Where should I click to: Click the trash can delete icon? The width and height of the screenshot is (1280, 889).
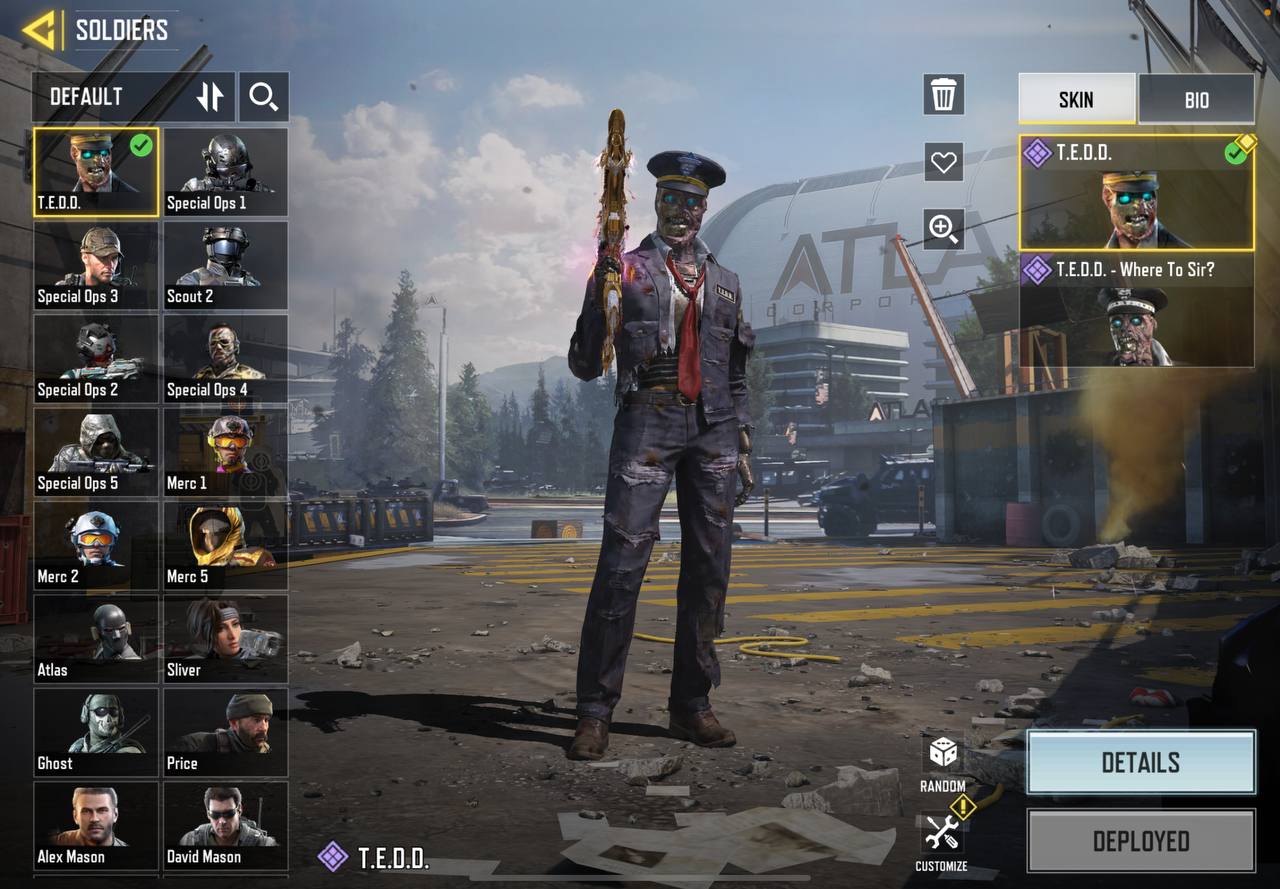pos(943,95)
